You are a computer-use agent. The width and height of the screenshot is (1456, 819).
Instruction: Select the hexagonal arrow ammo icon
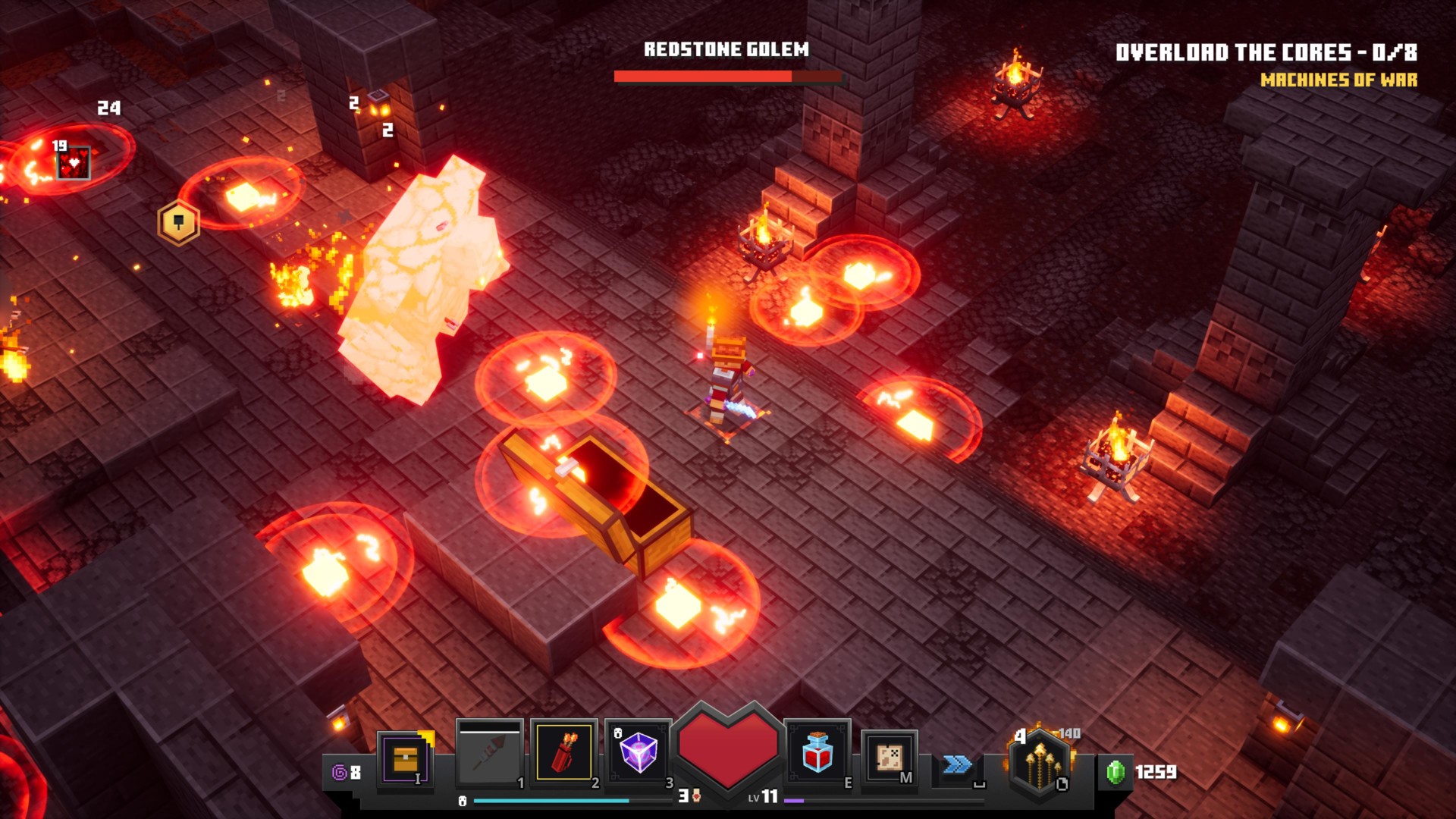click(1040, 763)
